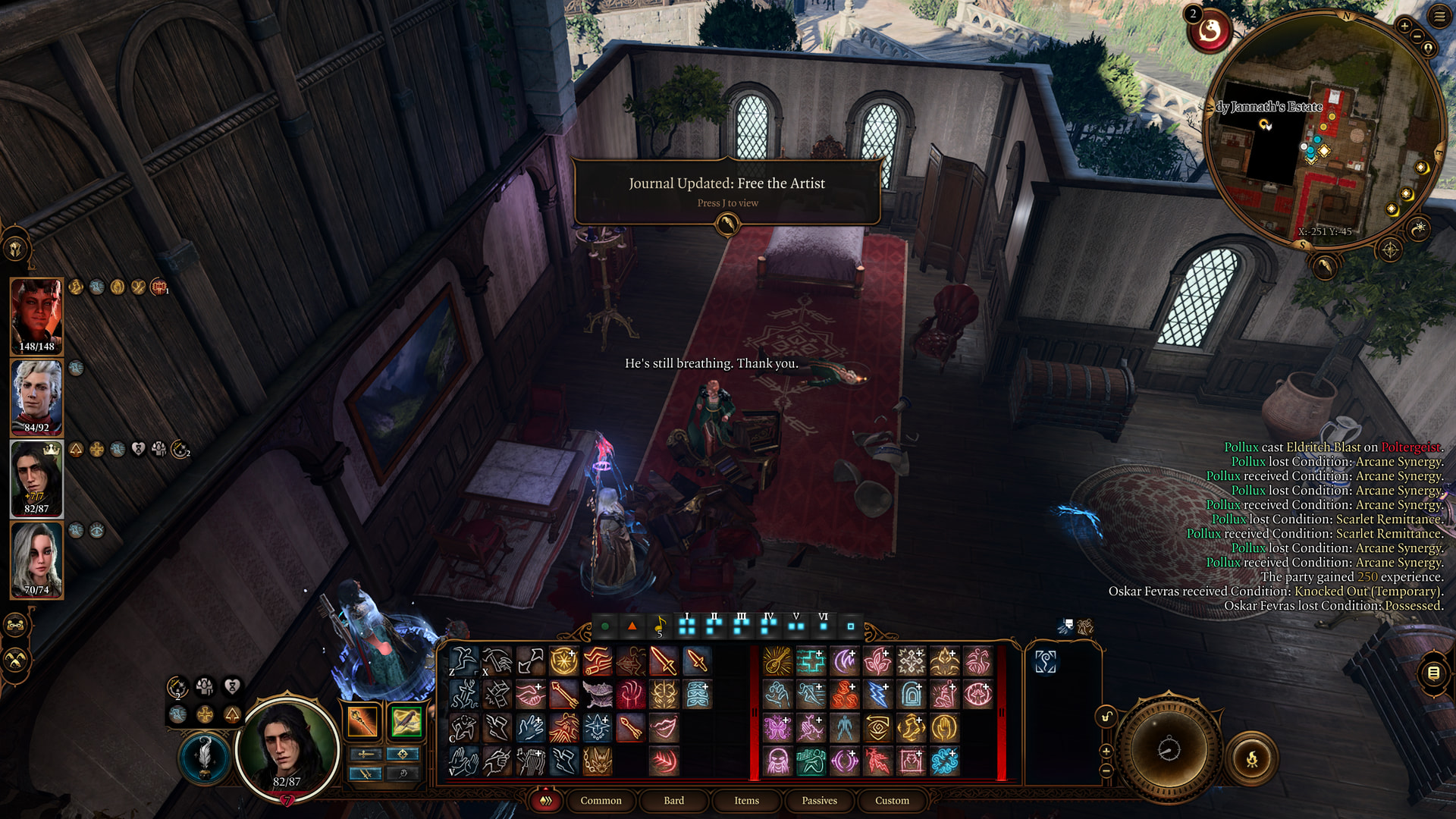Viewport: 1456px width, 819px height.
Task: Open the Bard hotbar tab
Action: [x=673, y=801]
